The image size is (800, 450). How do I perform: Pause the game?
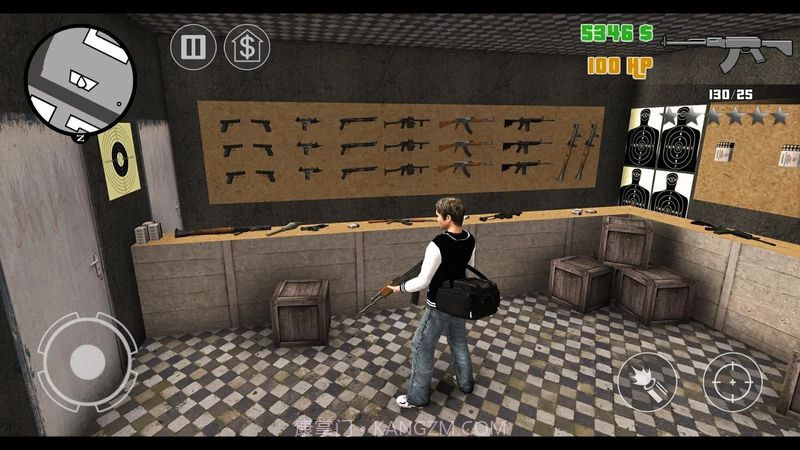[192, 47]
